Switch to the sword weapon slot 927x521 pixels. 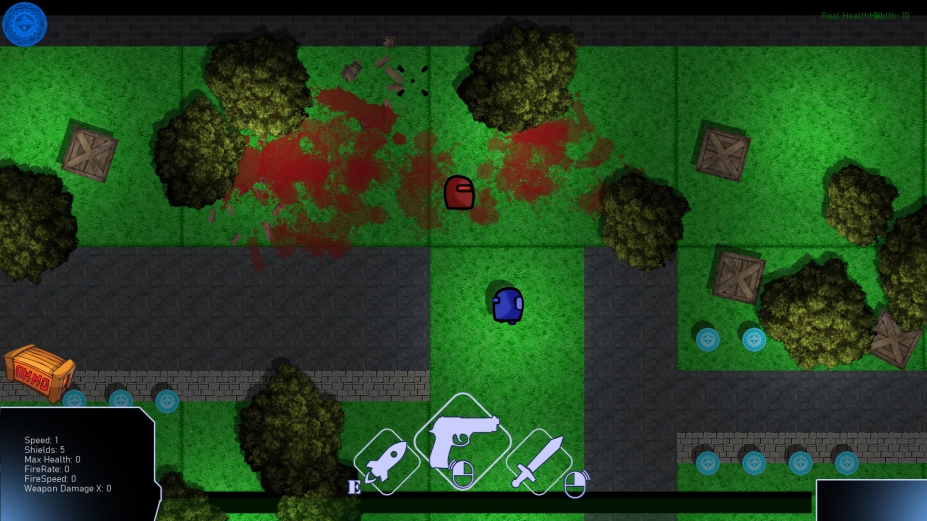point(539,462)
